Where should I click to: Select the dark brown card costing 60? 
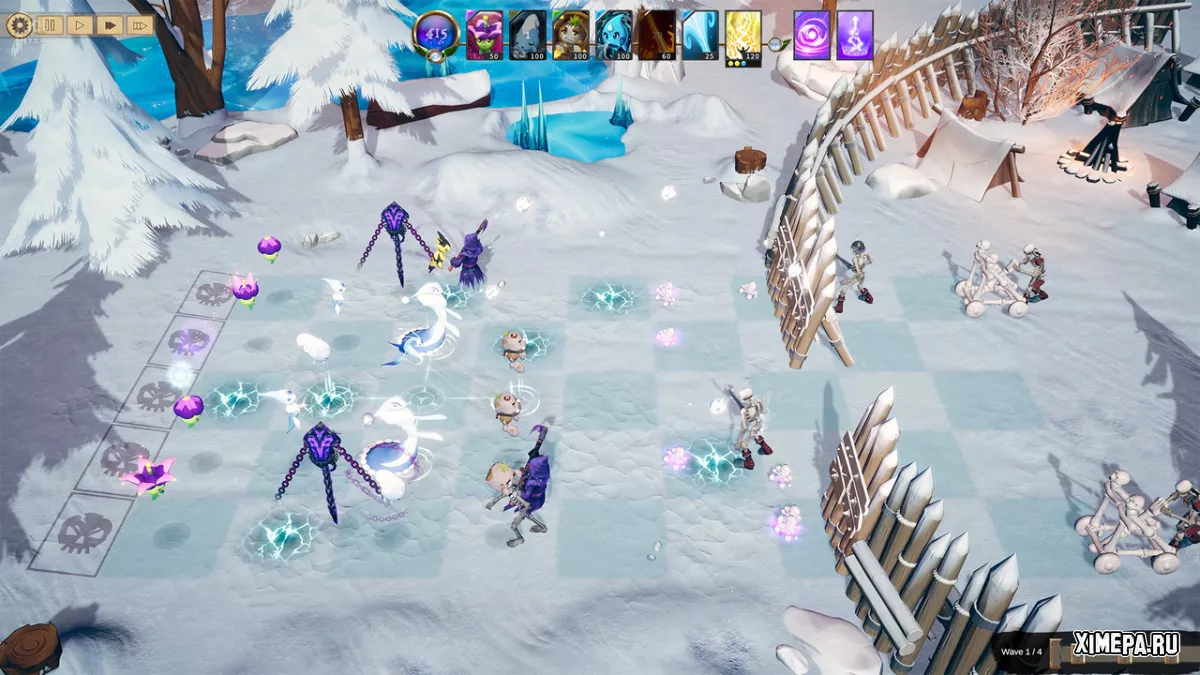[x=657, y=35]
